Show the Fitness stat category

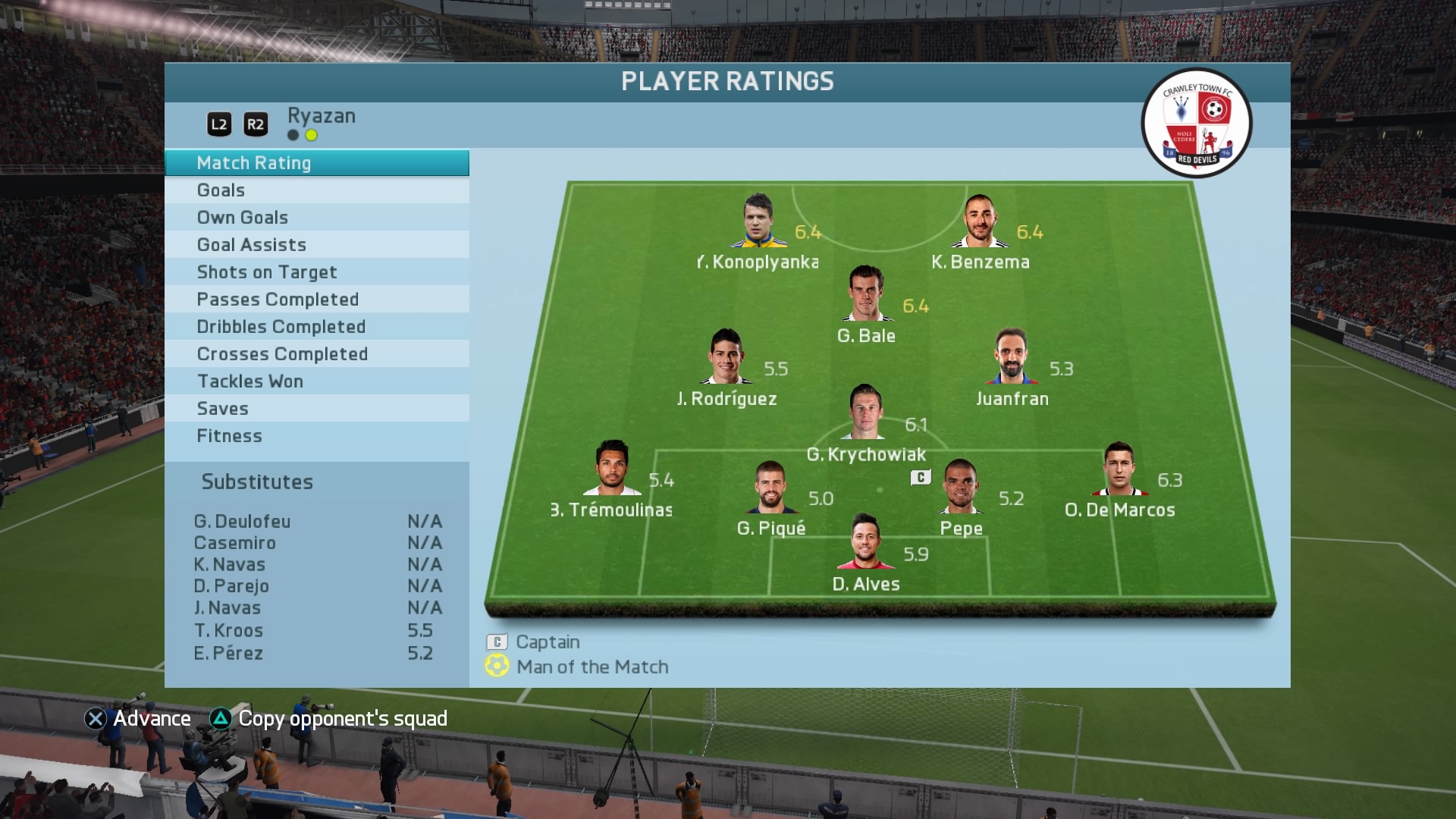(316, 436)
